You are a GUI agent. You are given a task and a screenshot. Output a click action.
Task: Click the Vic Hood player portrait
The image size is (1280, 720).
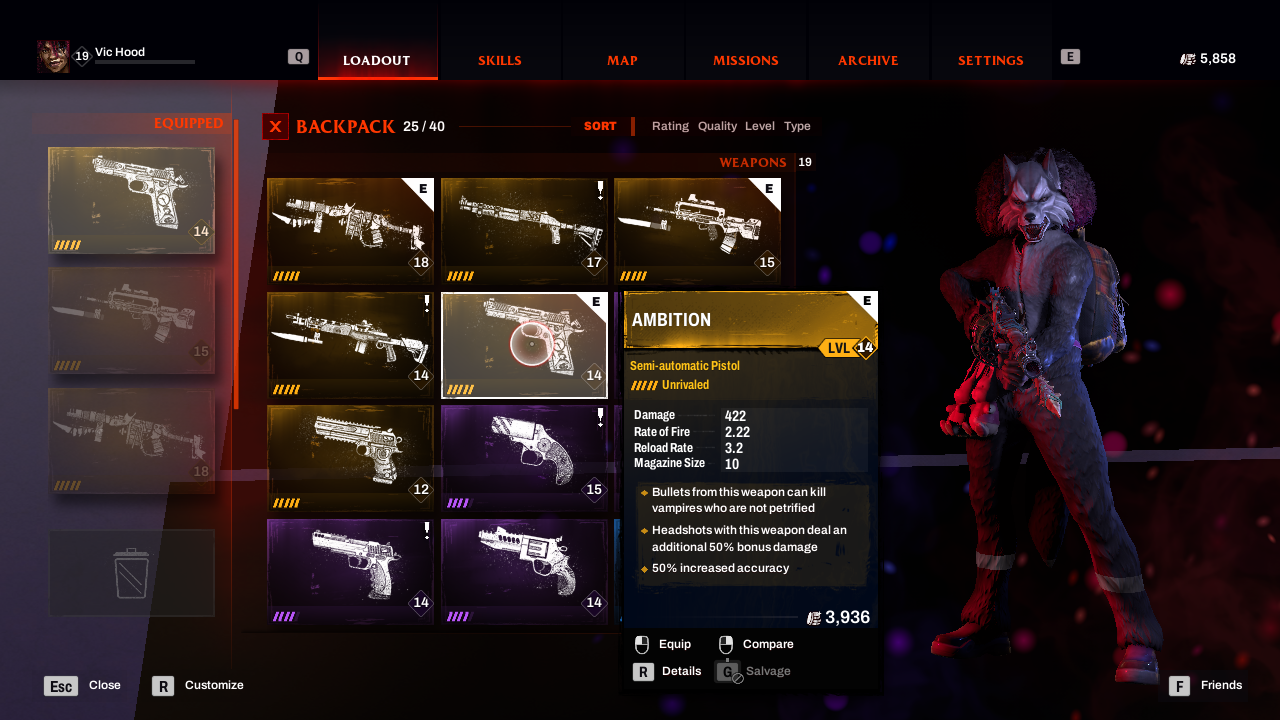pyautogui.click(x=53, y=57)
